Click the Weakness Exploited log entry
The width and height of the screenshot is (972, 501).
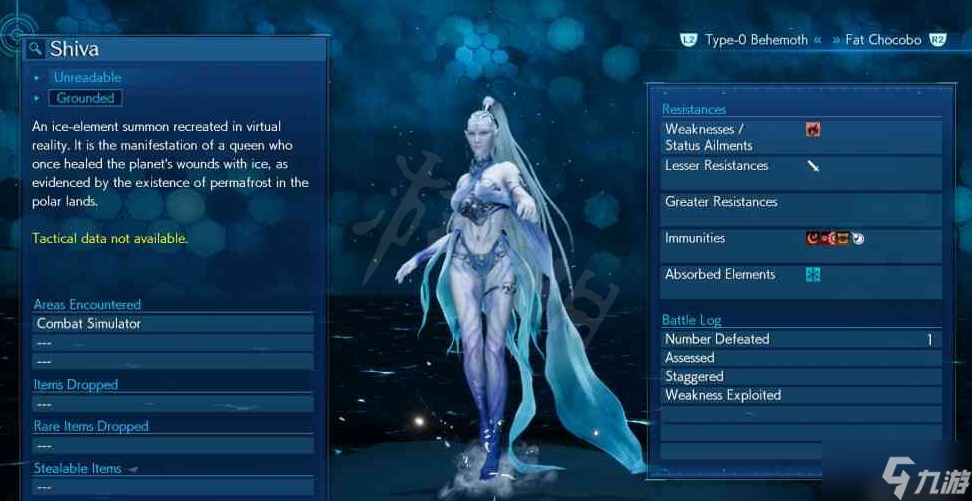coord(801,395)
